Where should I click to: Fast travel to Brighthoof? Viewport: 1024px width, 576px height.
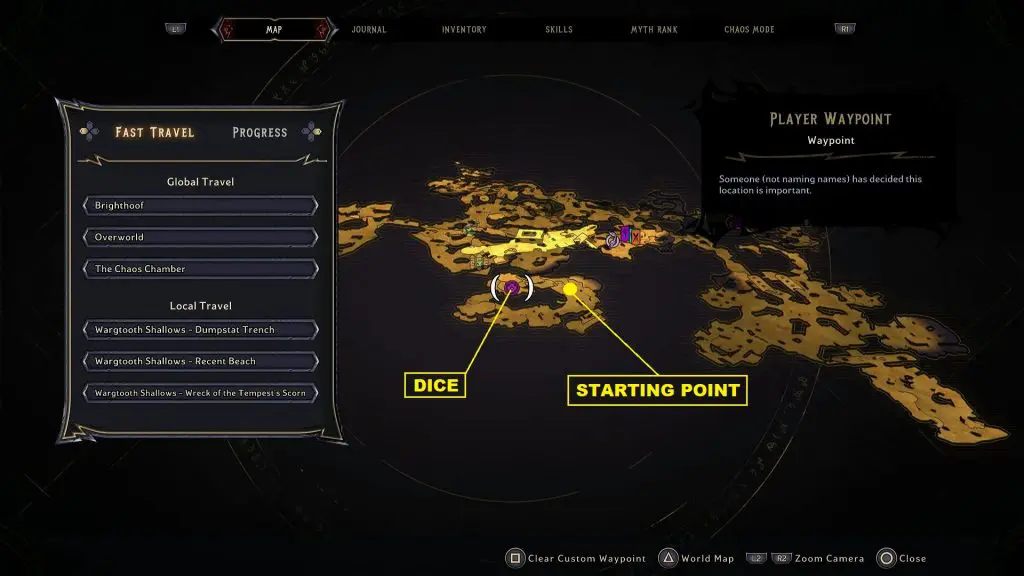200,206
